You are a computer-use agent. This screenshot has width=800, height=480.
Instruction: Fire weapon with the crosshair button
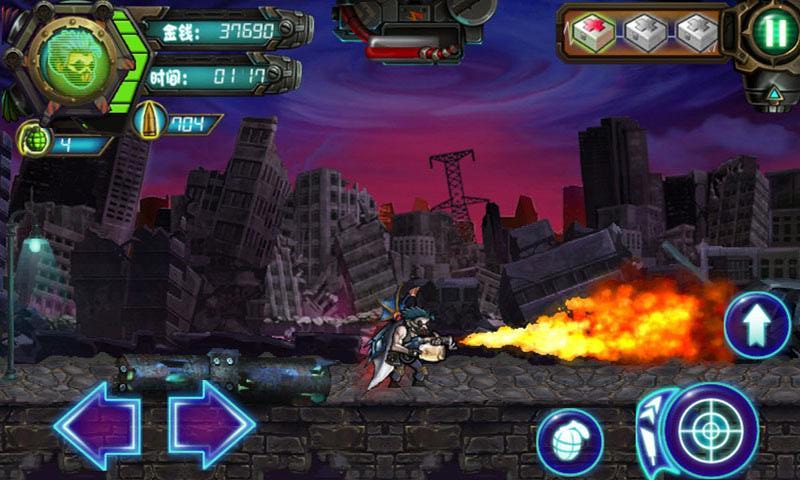(x=711, y=430)
